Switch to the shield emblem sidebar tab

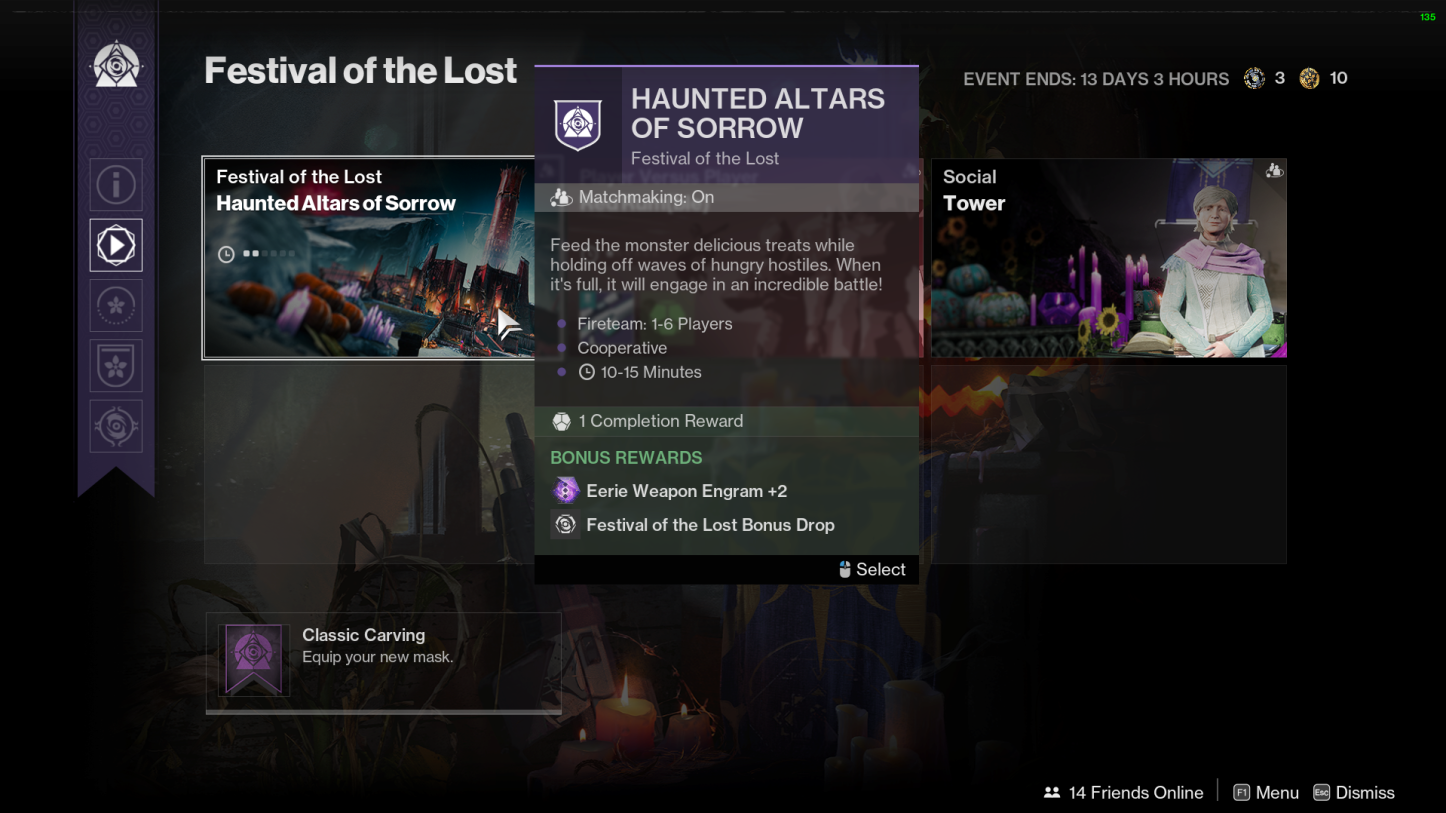(116, 366)
